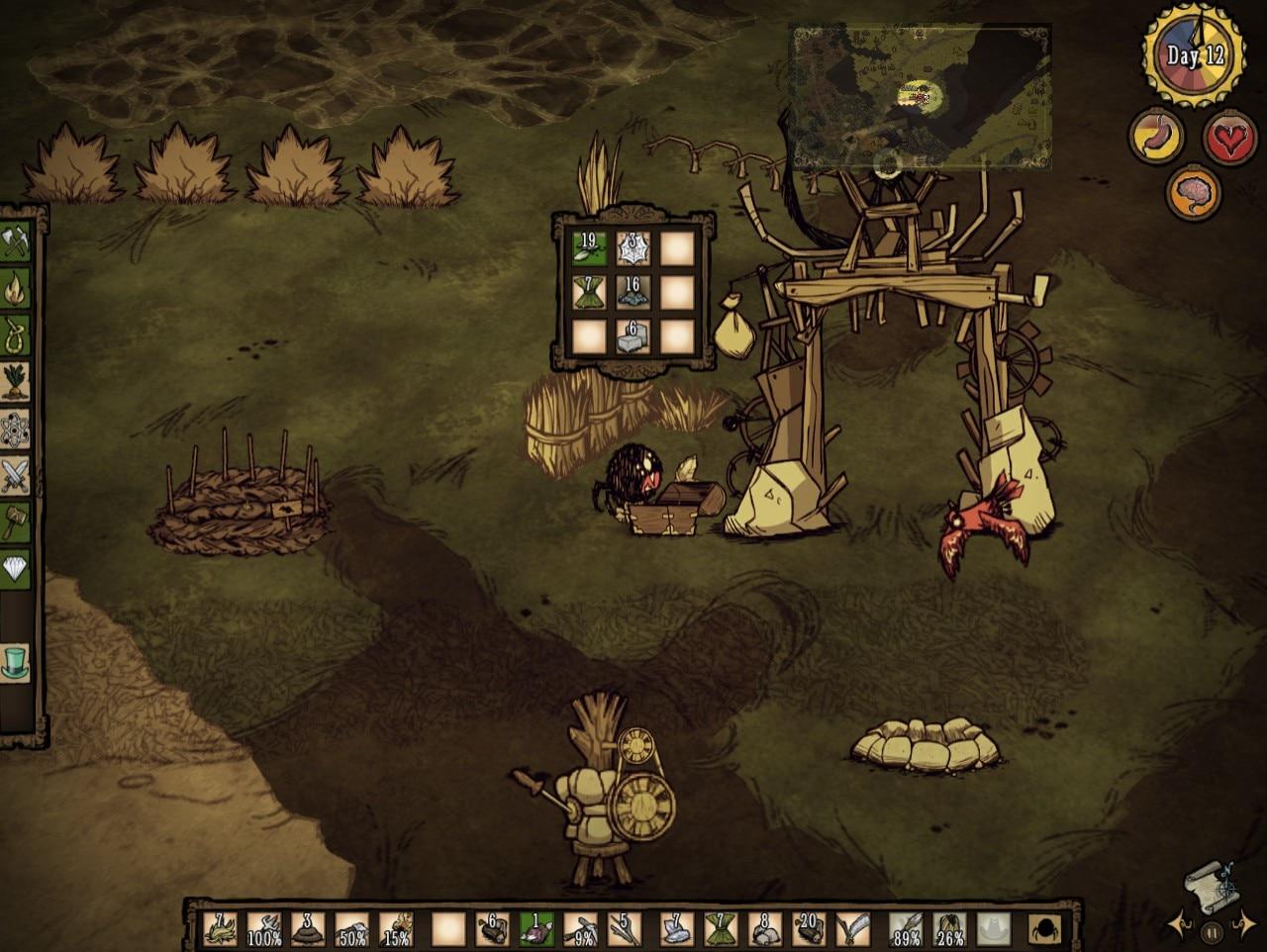Select the 15% torch in the inventory

tap(396, 929)
